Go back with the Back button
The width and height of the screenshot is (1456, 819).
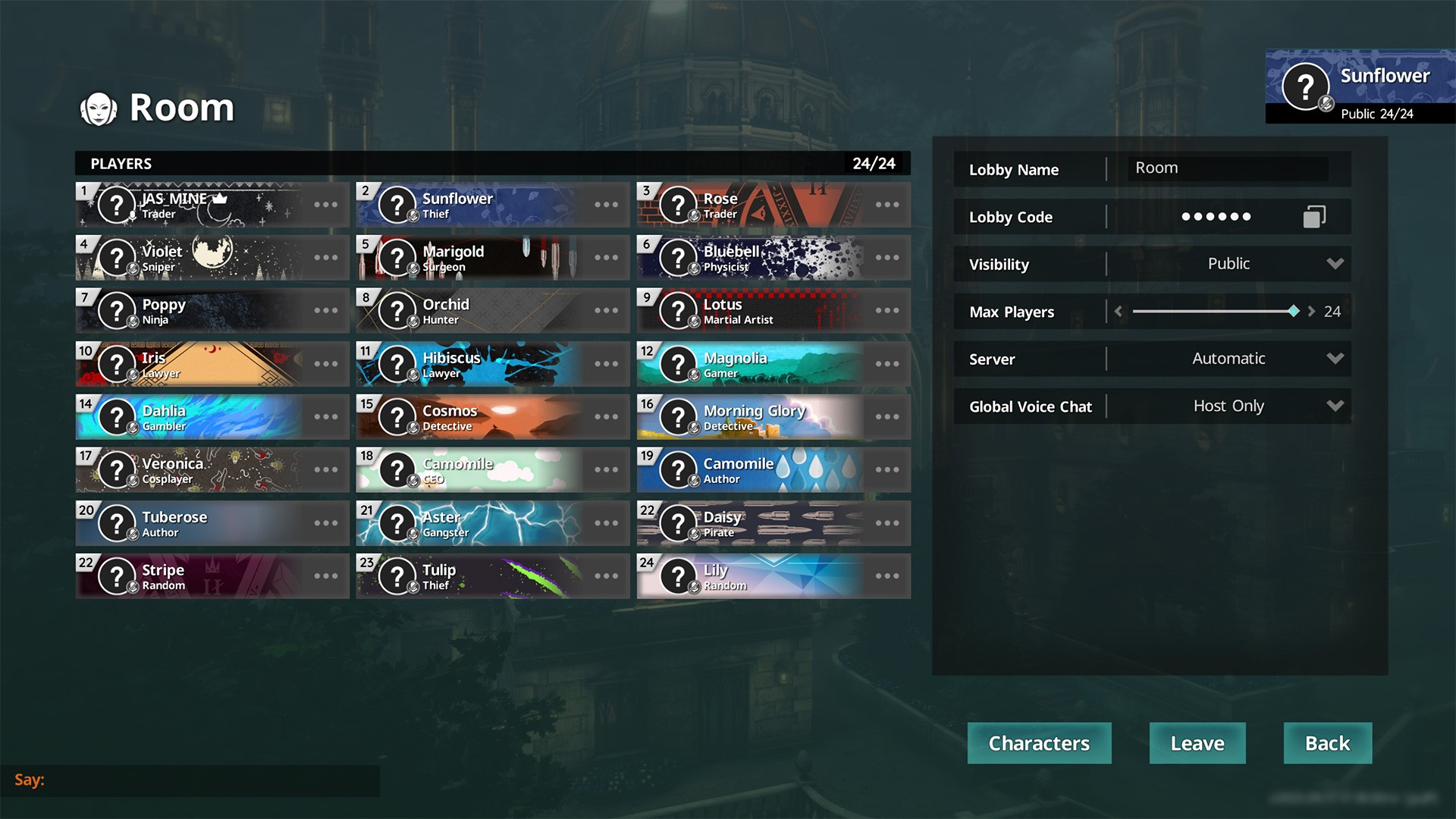point(1327,743)
